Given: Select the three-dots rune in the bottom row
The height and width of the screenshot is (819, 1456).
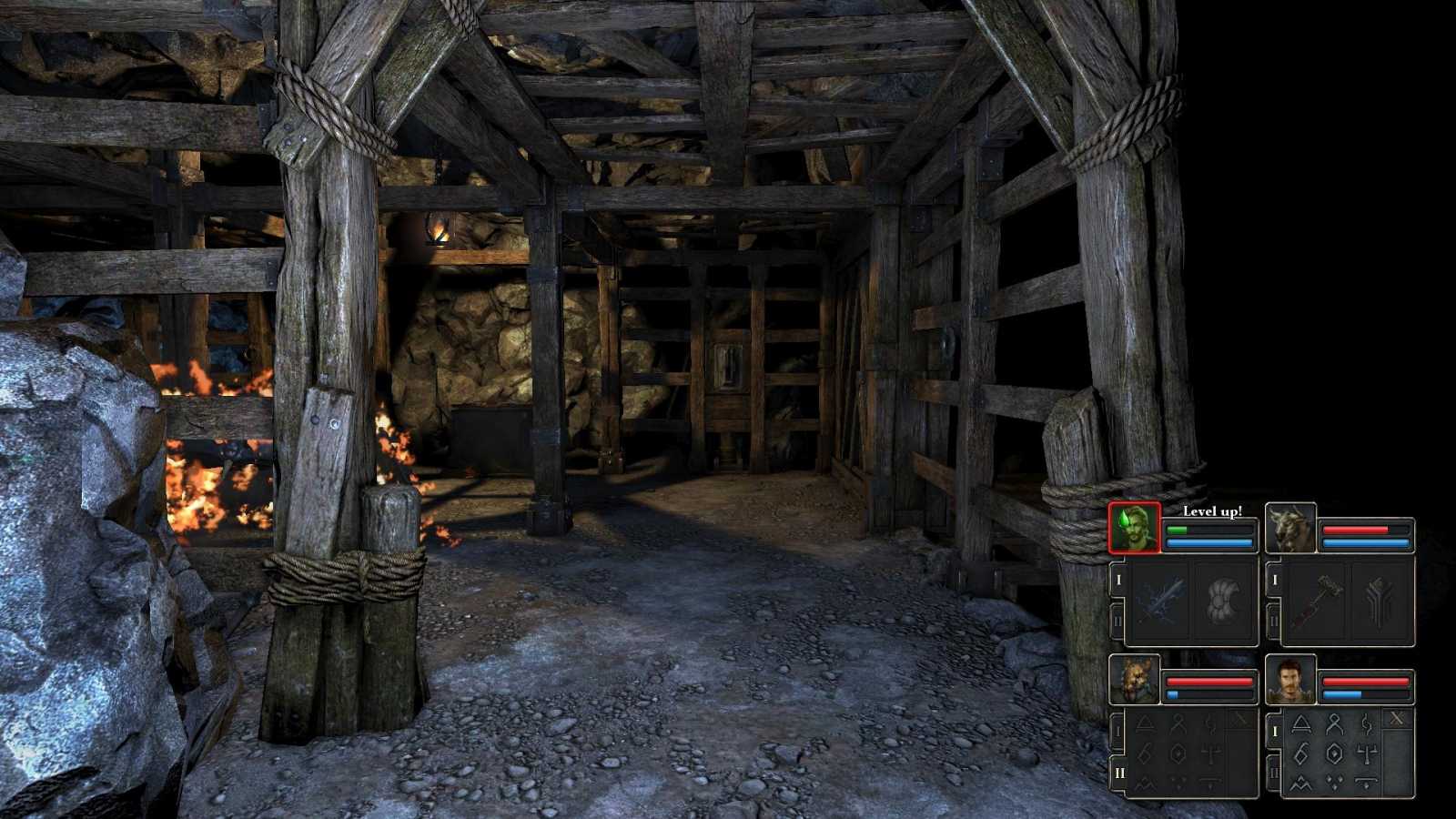Looking at the screenshot, I should (x=1333, y=784).
